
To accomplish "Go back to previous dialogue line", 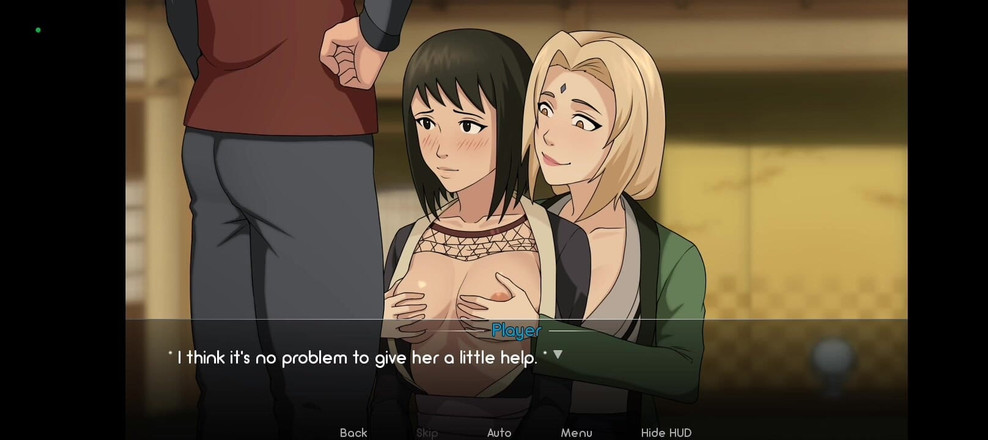I will (353, 432).
